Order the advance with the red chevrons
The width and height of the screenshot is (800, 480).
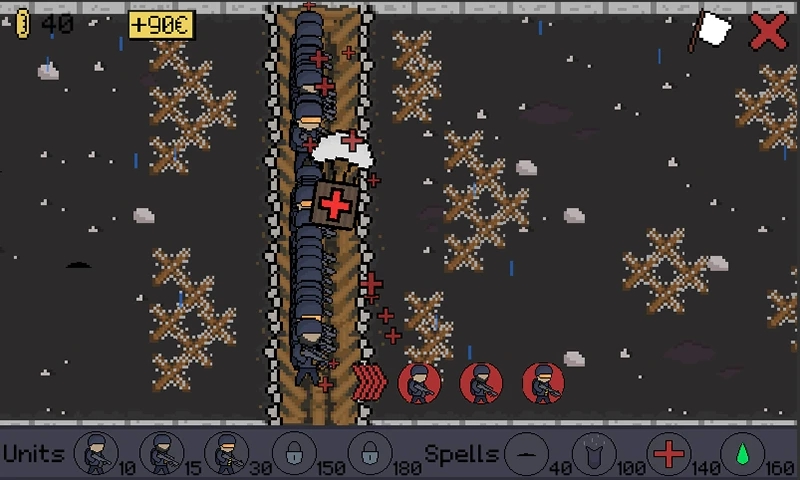[371, 382]
